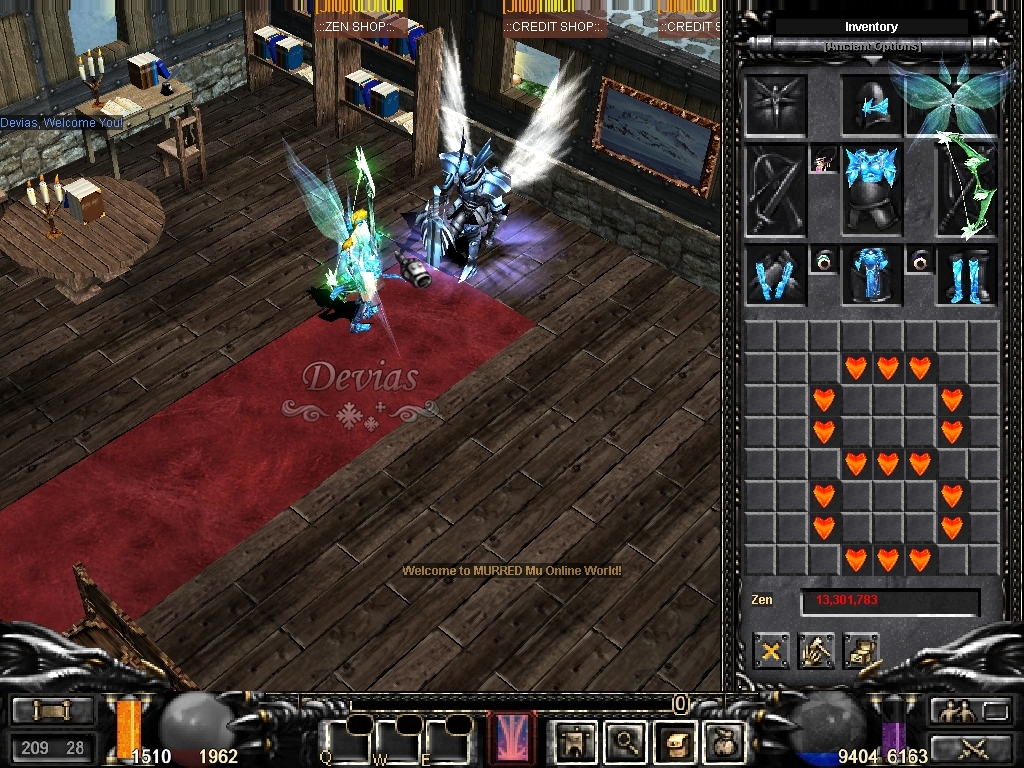Toggle the bag icon button in the bottom bar
1024x768 pixels.
pyautogui.click(x=723, y=741)
